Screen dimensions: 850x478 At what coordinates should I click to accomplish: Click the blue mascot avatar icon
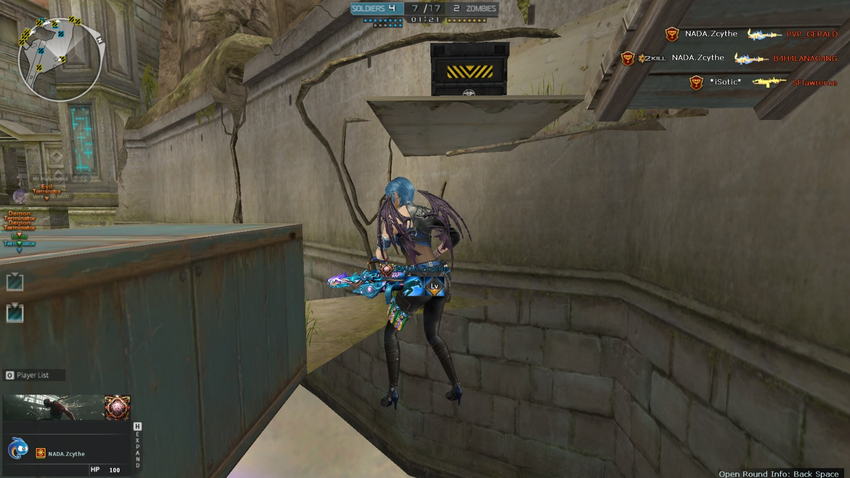coord(18,450)
